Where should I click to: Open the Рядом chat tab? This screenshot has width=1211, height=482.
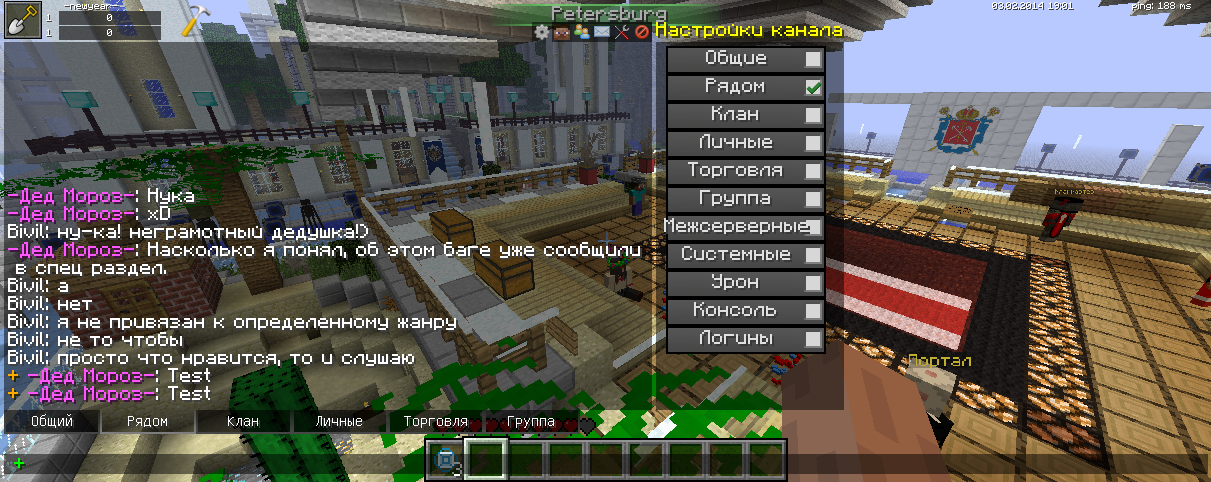pyautogui.click(x=147, y=422)
